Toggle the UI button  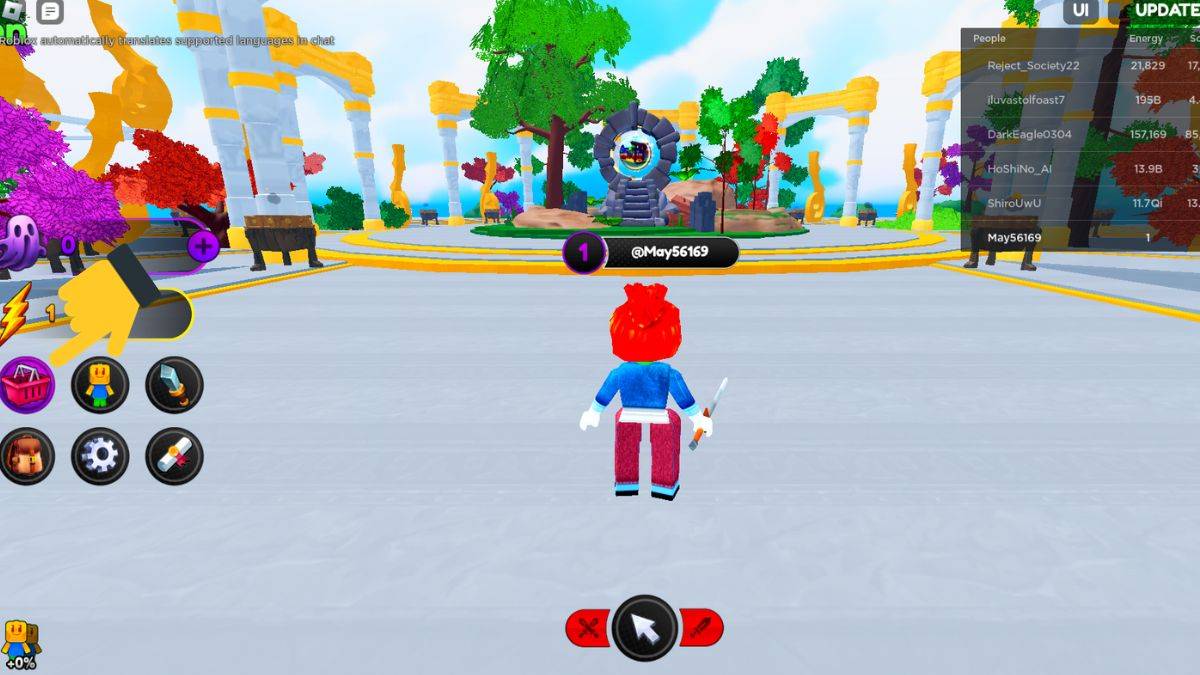(1080, 11)
